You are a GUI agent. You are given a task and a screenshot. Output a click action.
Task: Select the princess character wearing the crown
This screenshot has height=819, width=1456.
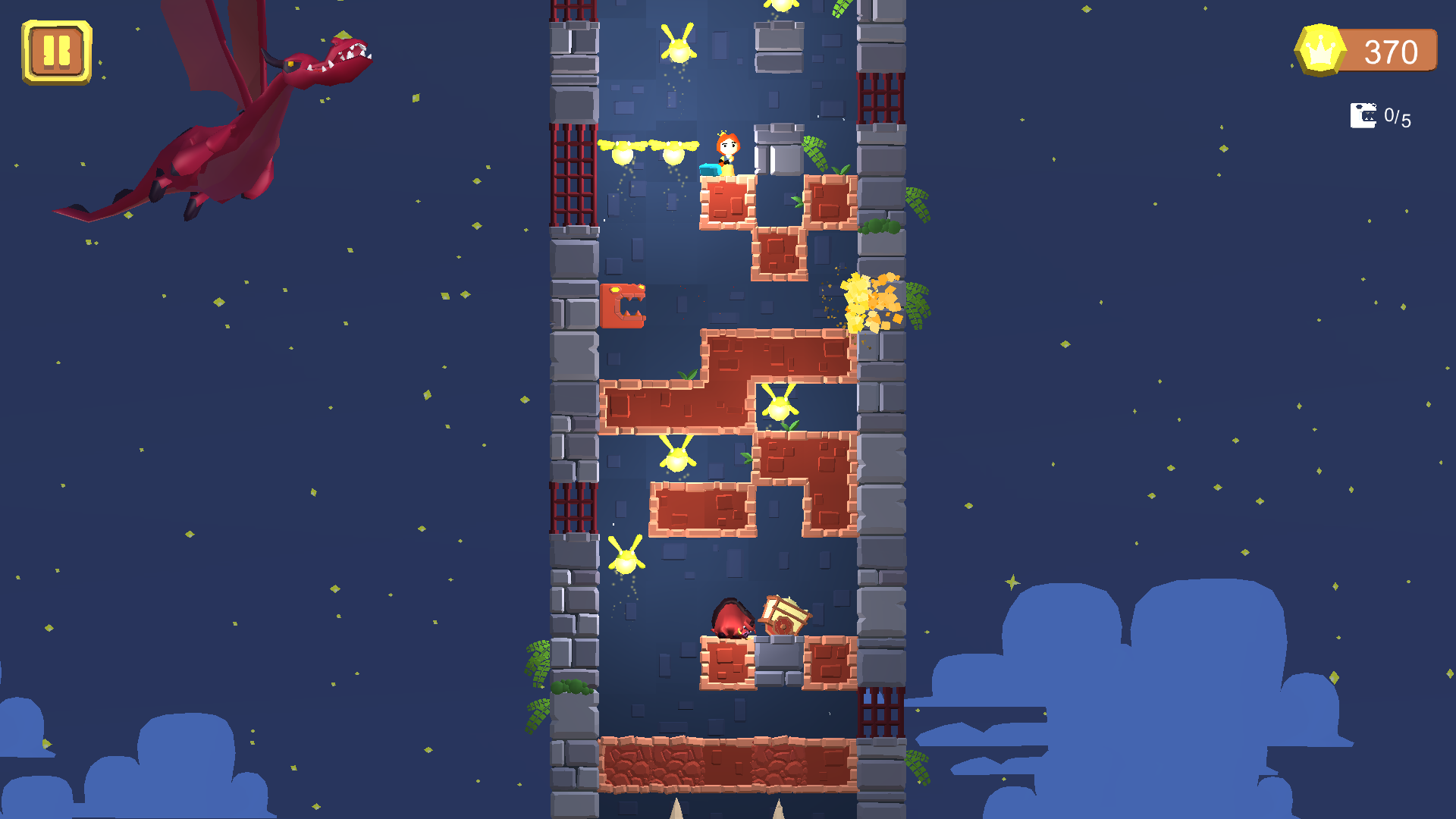(728, 152)
